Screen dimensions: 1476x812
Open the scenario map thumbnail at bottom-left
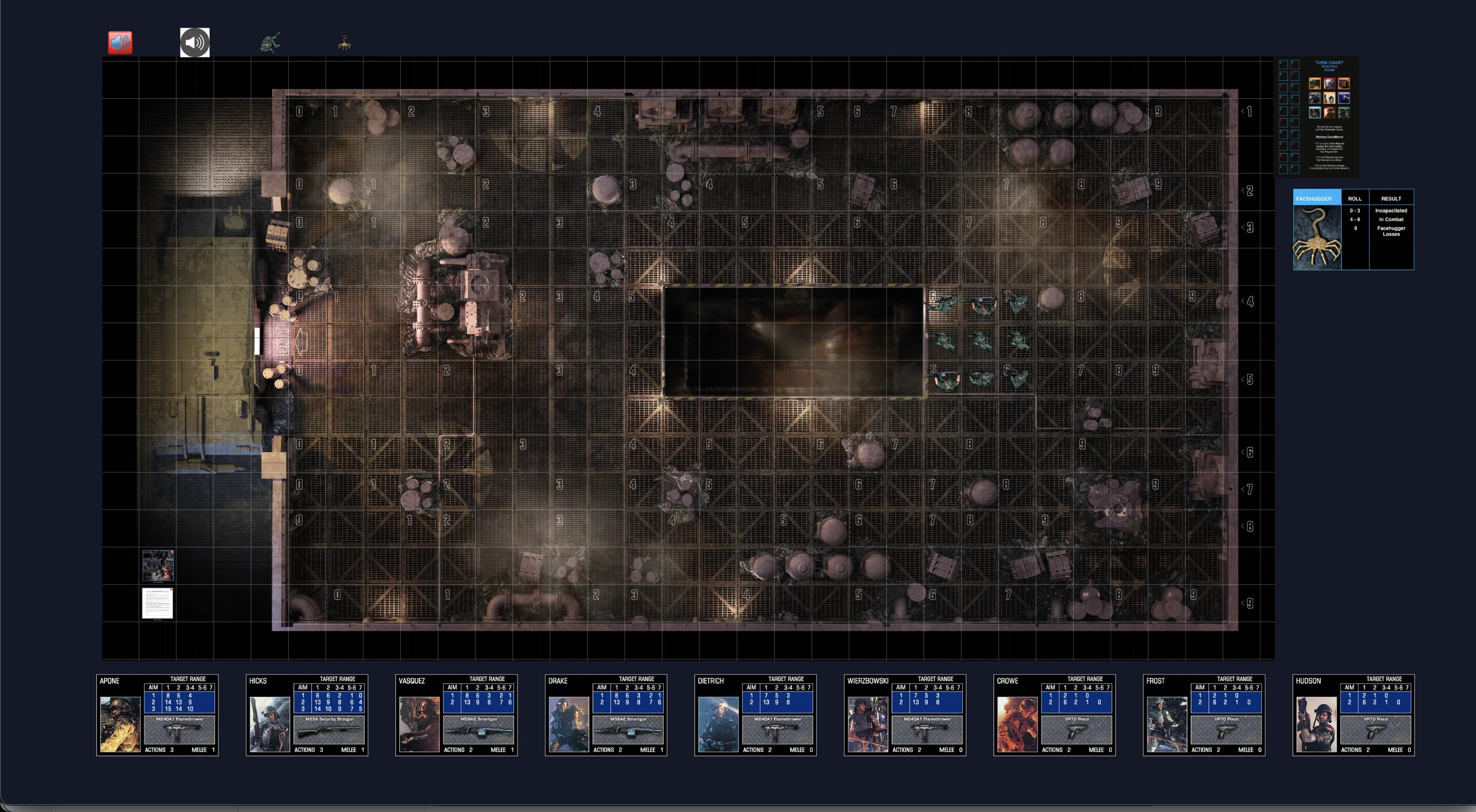click(x=158, y=565)
